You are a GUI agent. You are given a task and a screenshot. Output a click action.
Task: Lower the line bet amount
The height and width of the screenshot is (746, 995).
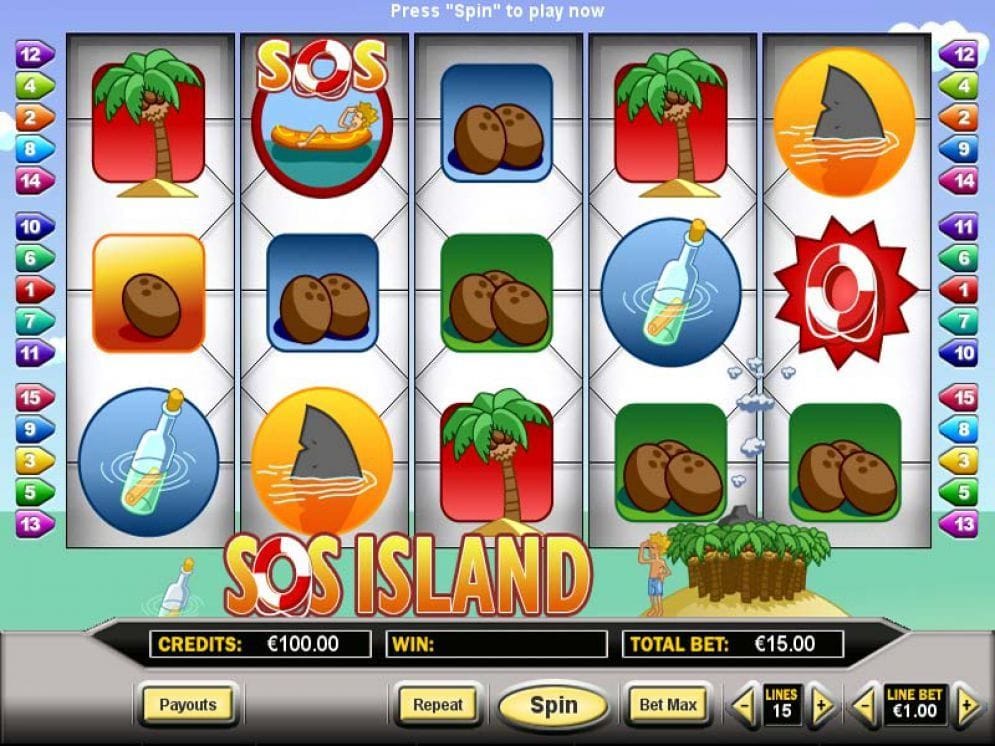point(864,708)
